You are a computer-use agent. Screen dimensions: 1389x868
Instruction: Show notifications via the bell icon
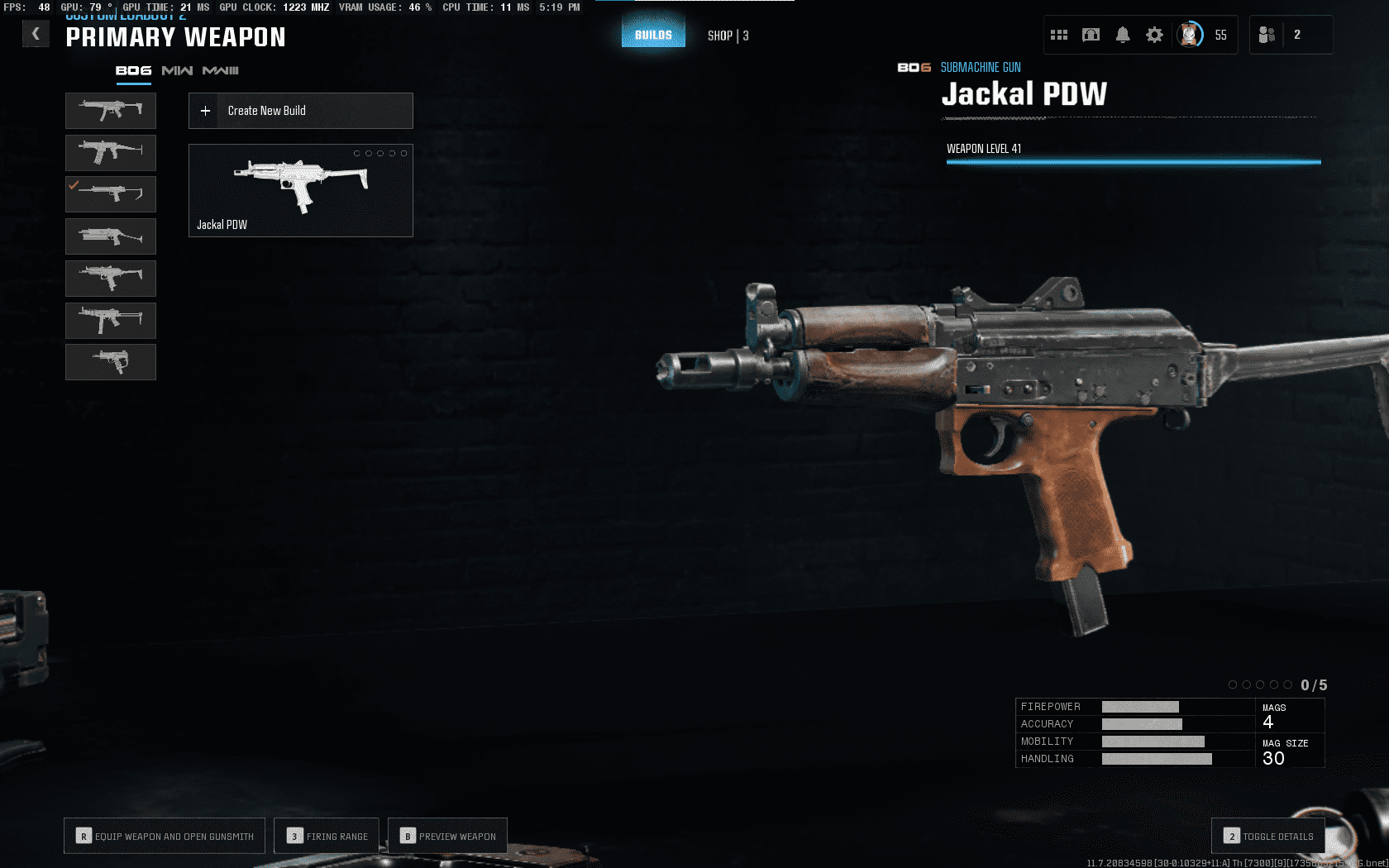point(1123,35)
